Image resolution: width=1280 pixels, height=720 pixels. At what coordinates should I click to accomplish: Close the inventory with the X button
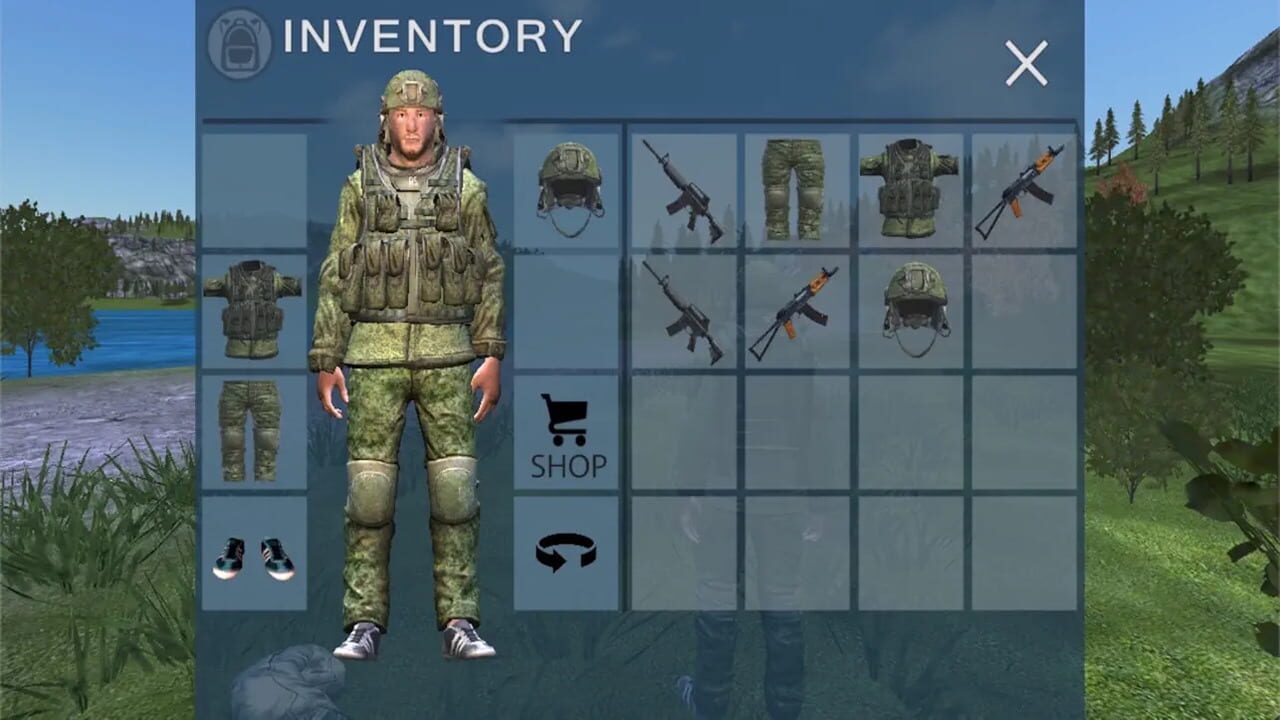(x=1026, y=63)
